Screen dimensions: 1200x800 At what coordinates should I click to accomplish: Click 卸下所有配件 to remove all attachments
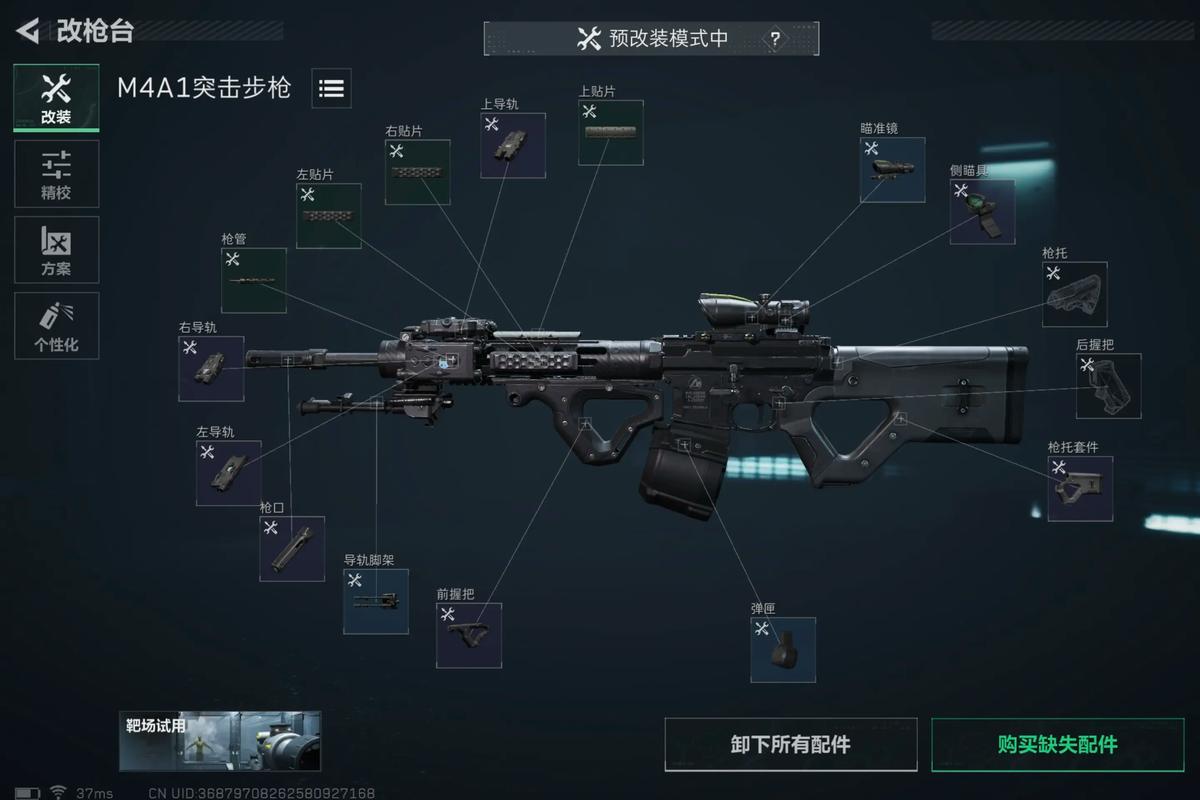tap(790, 744)
